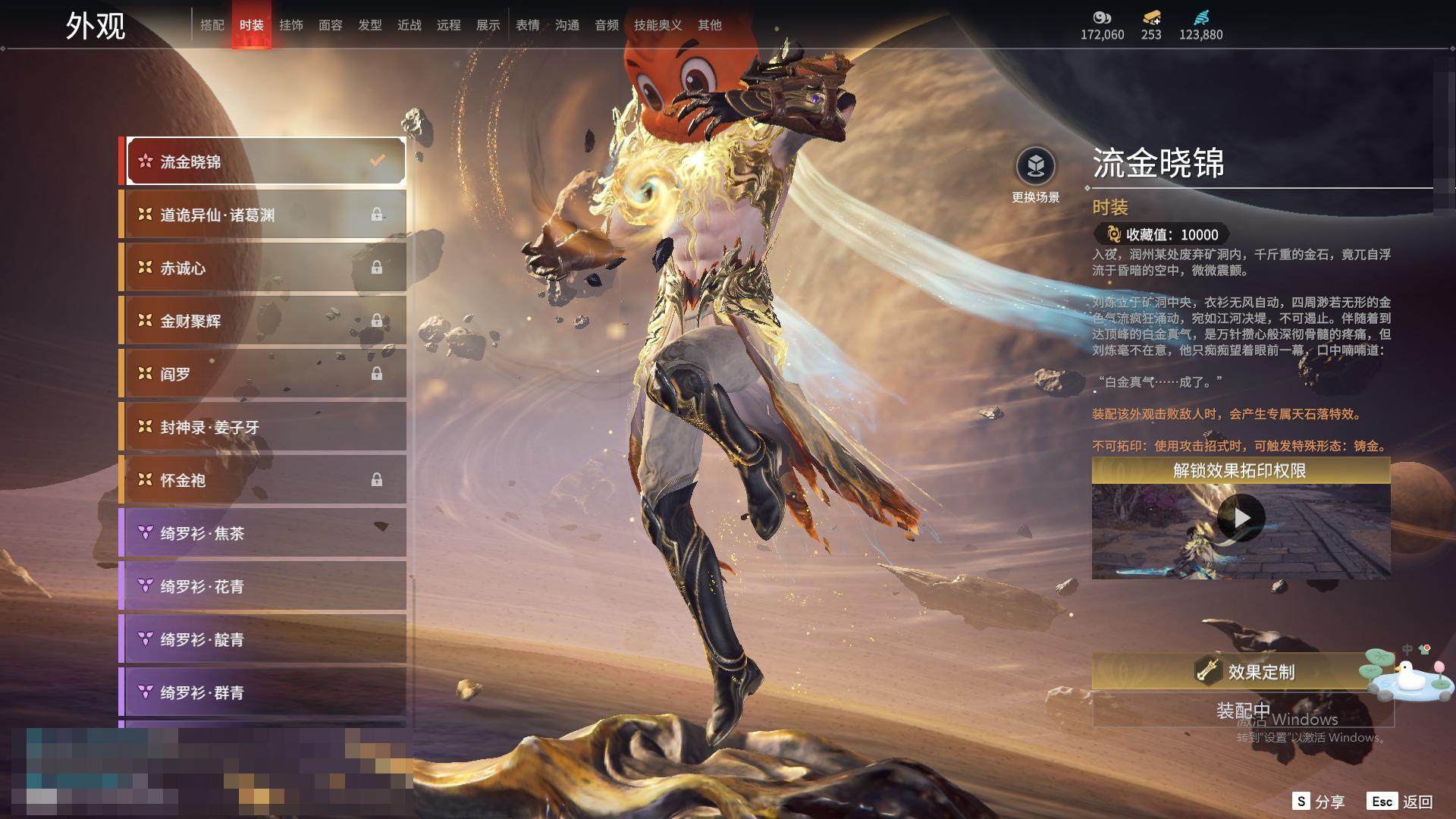
Task: Select the 怀金袍 outfit
Action: 262,480
